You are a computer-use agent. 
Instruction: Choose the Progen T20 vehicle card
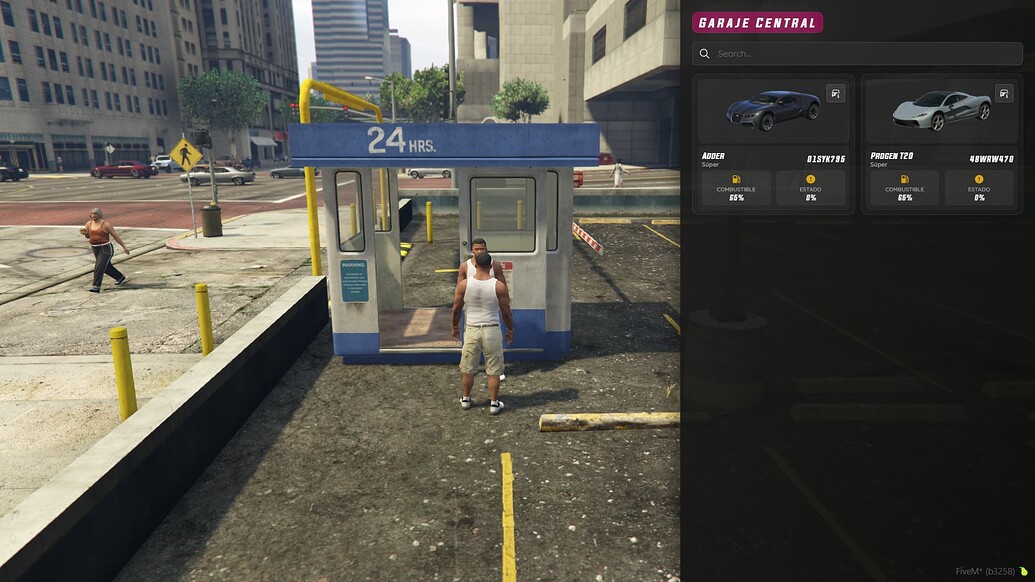(940, 145)
